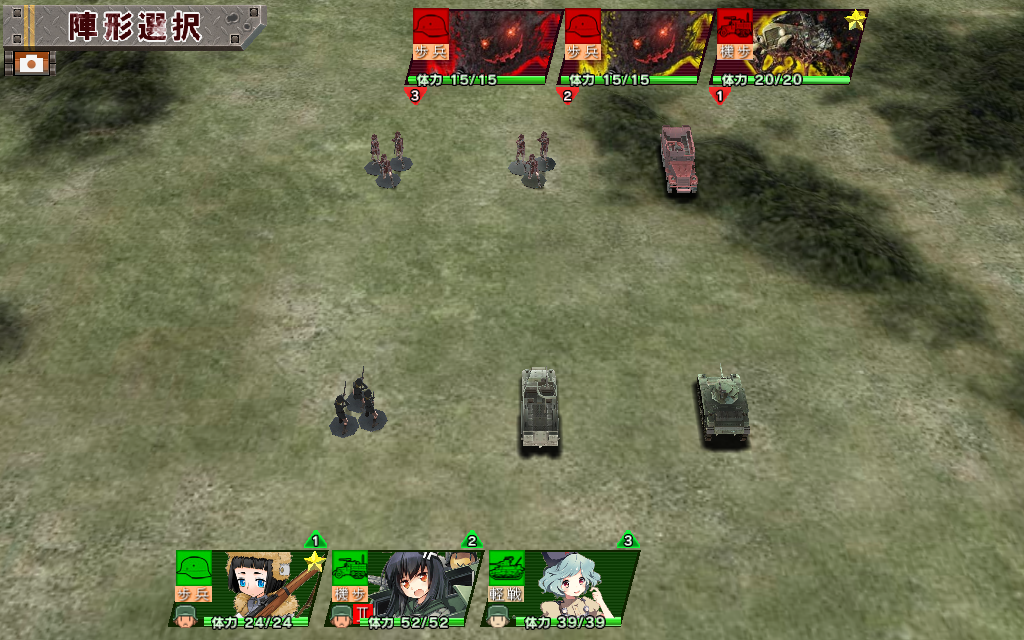Inspect the enemy infantry card numbered 2
Image resolution: width=1024 pixels, height=640 pixels.
click(638, 47)
